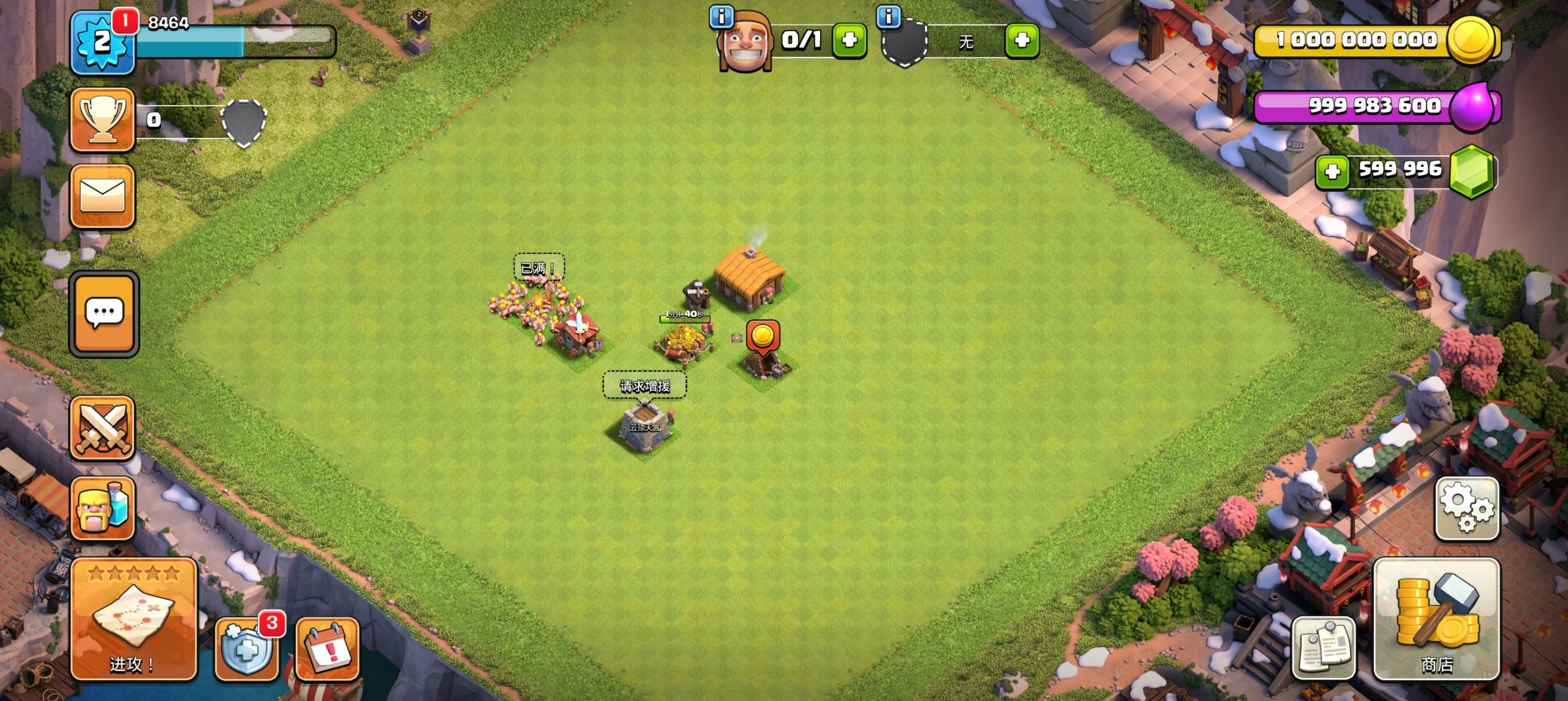1568x701 pixels.
Task: Add a builder with green plus
Action: pyautogui.click(x=849, y=40)
